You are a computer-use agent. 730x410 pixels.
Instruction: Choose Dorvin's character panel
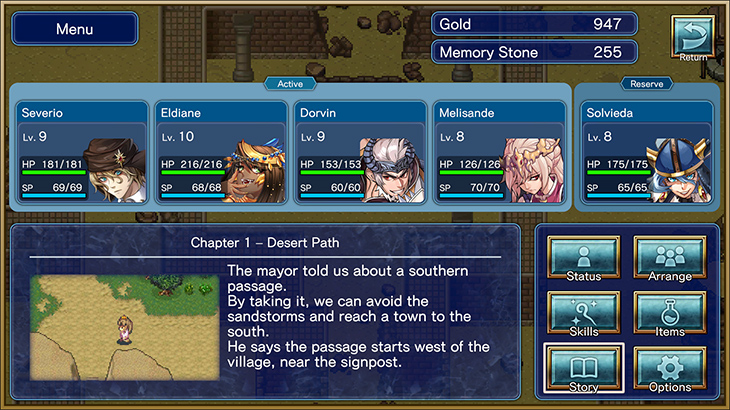(361, 152)
